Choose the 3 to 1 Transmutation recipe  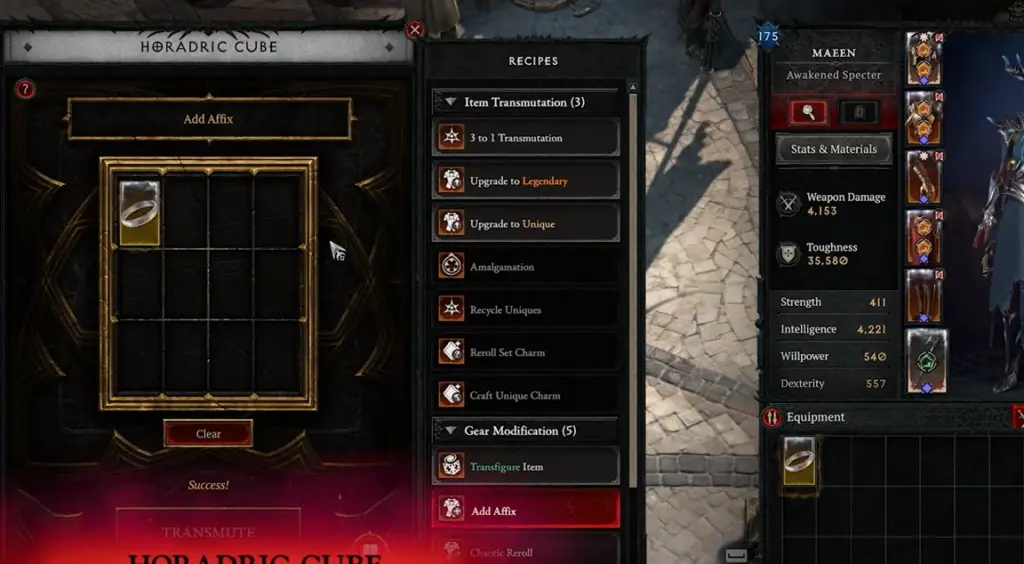pos(526,138)
